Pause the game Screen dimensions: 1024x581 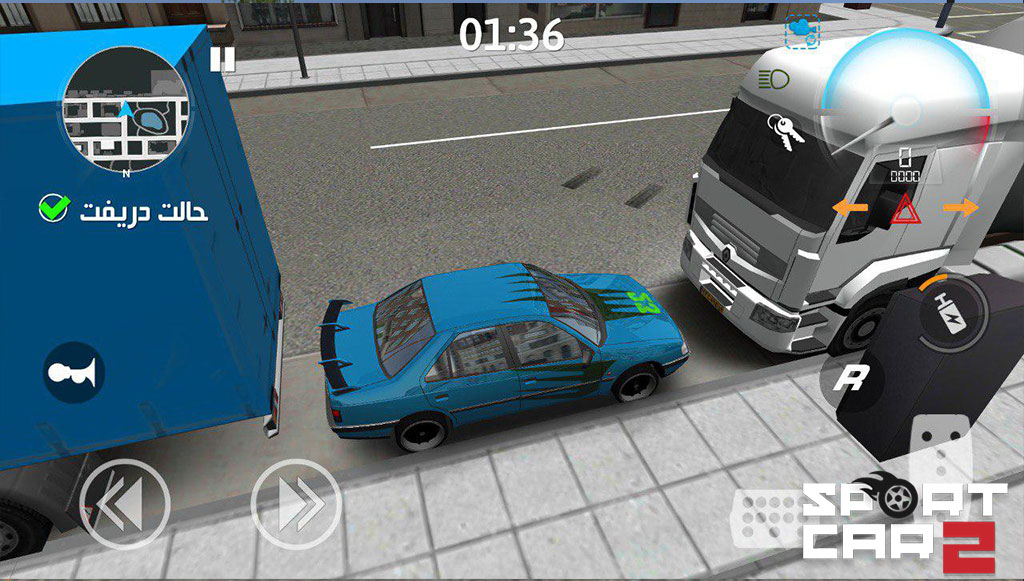coord(222,59)
